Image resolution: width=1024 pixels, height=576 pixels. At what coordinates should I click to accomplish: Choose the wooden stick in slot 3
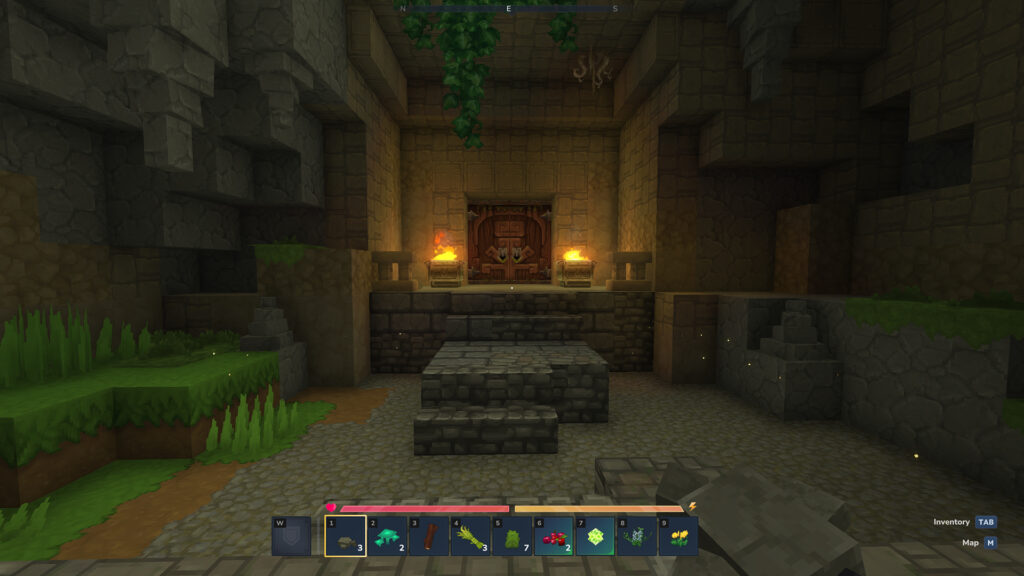pos(429,536)
